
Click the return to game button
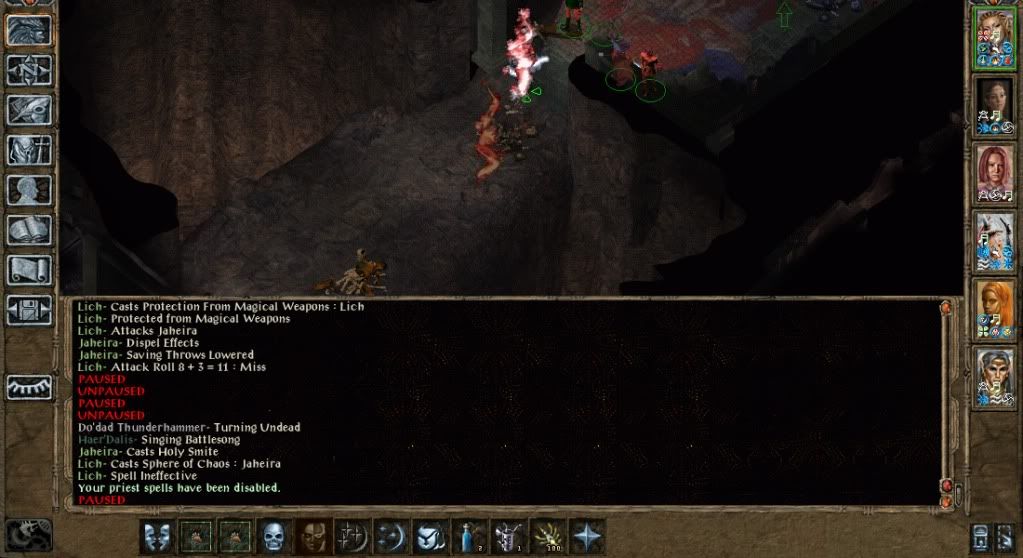(x=29, y=29)
